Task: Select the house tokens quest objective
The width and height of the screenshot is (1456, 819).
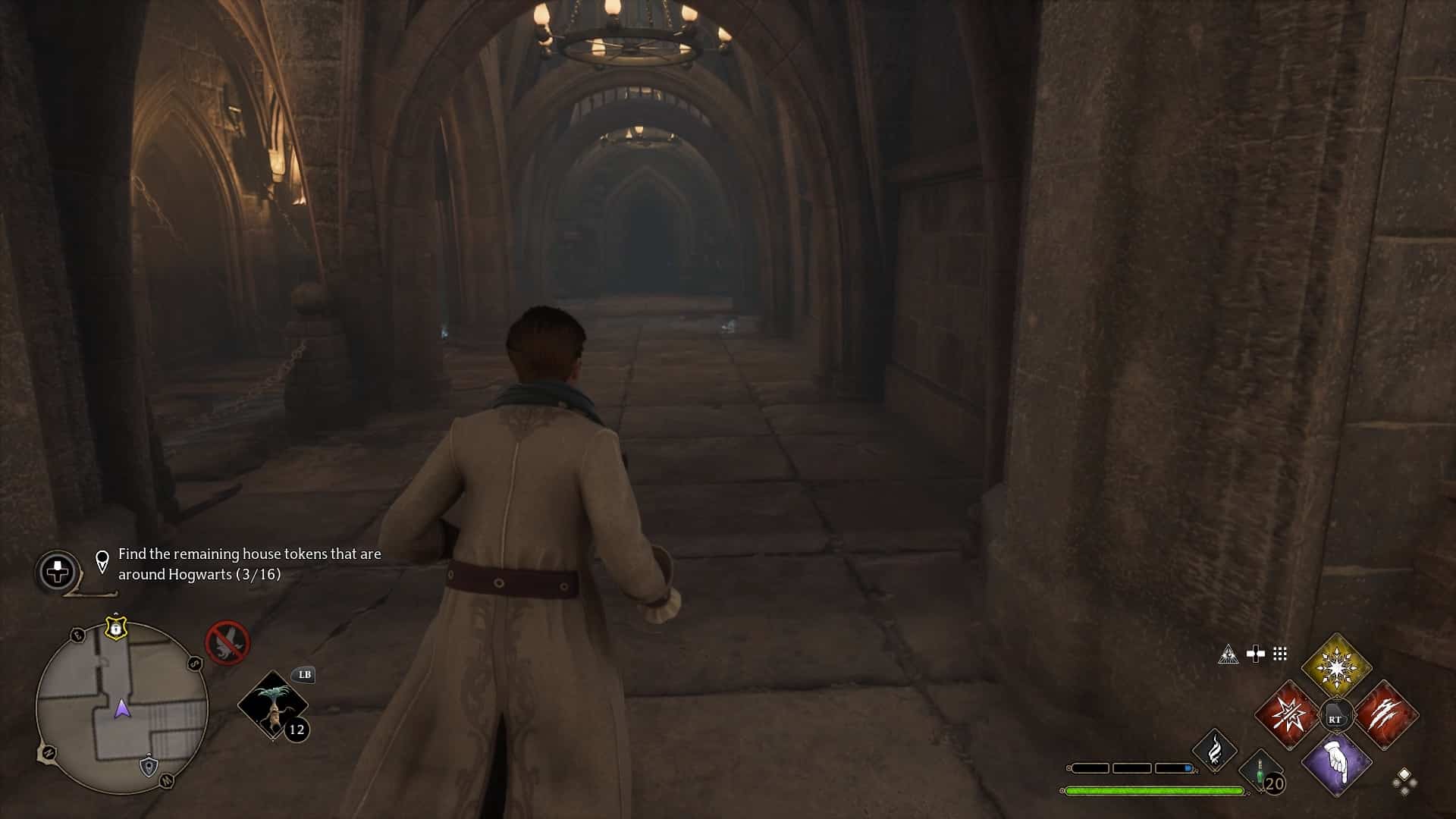Action: (249, 564)
